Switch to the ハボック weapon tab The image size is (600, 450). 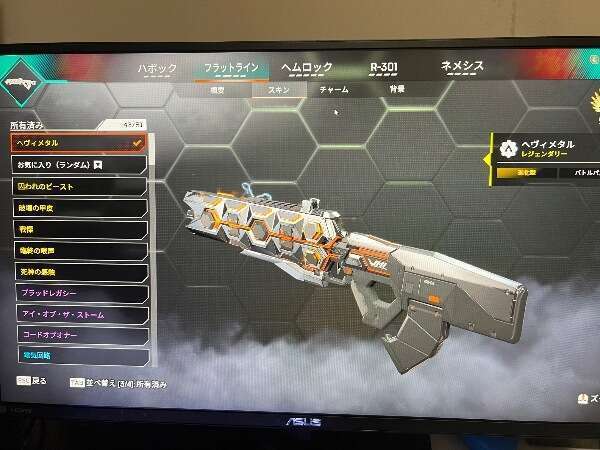157,68
